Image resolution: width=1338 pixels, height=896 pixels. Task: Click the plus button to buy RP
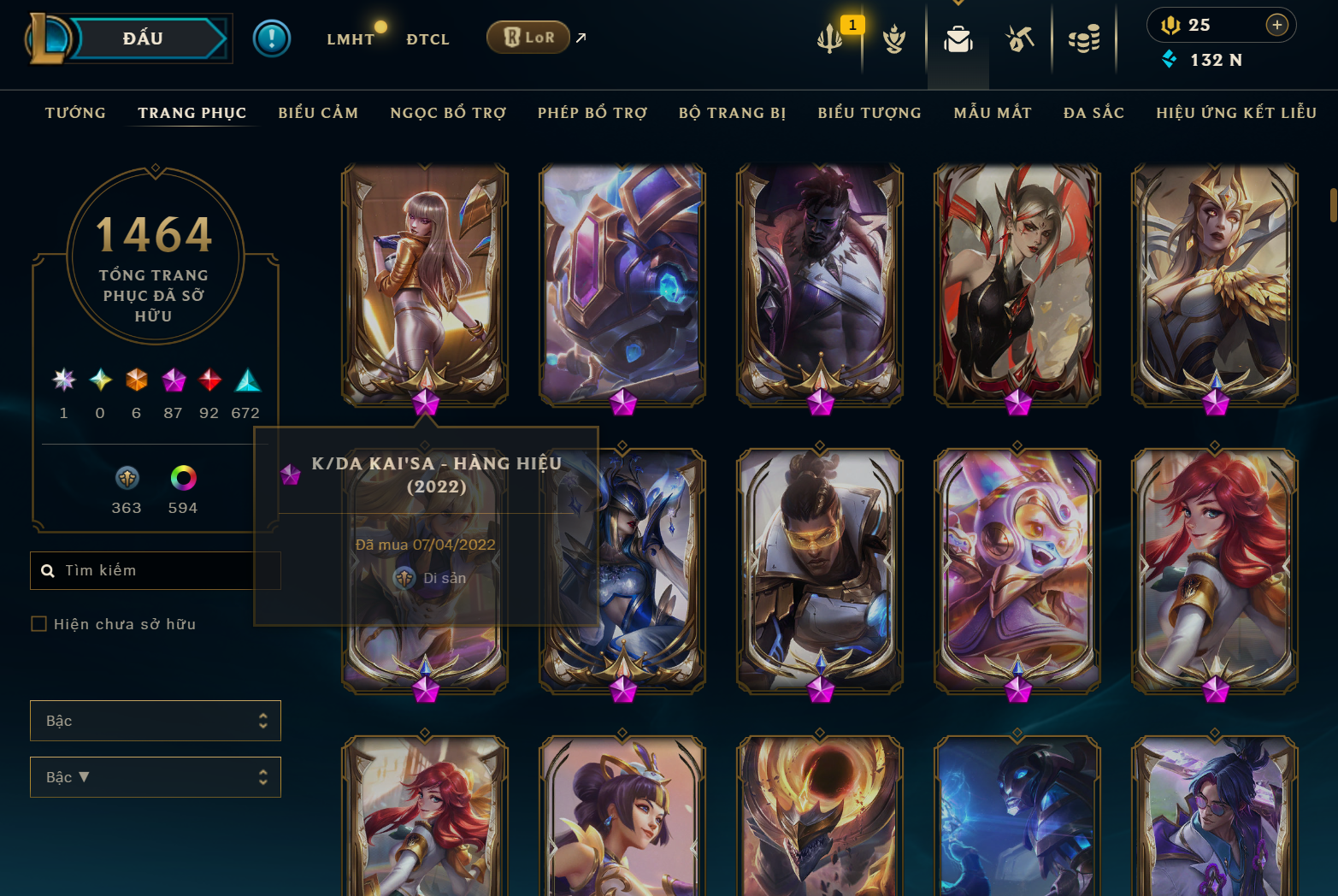[1277, 25]
